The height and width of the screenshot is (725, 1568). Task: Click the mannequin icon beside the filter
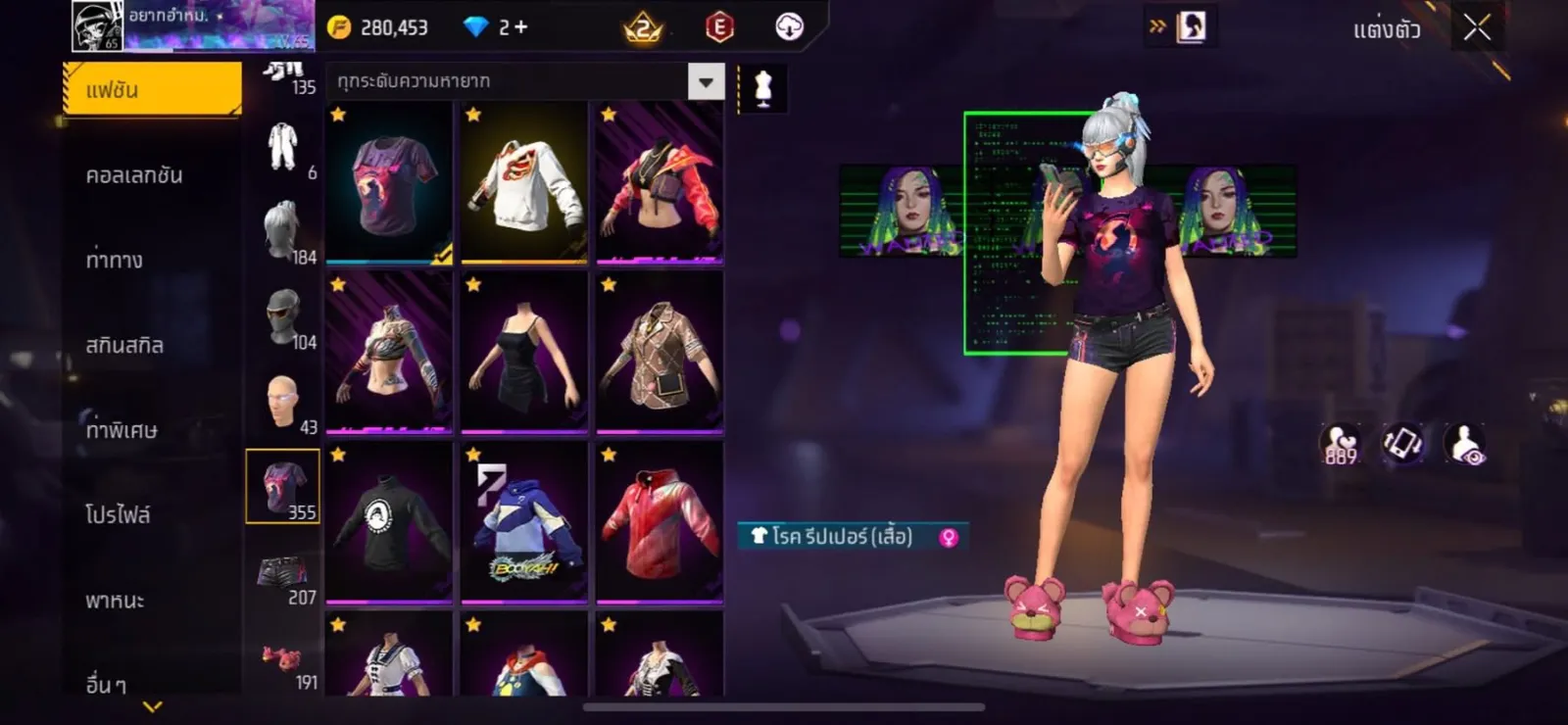pyautogui.click(x=762, y=88)
